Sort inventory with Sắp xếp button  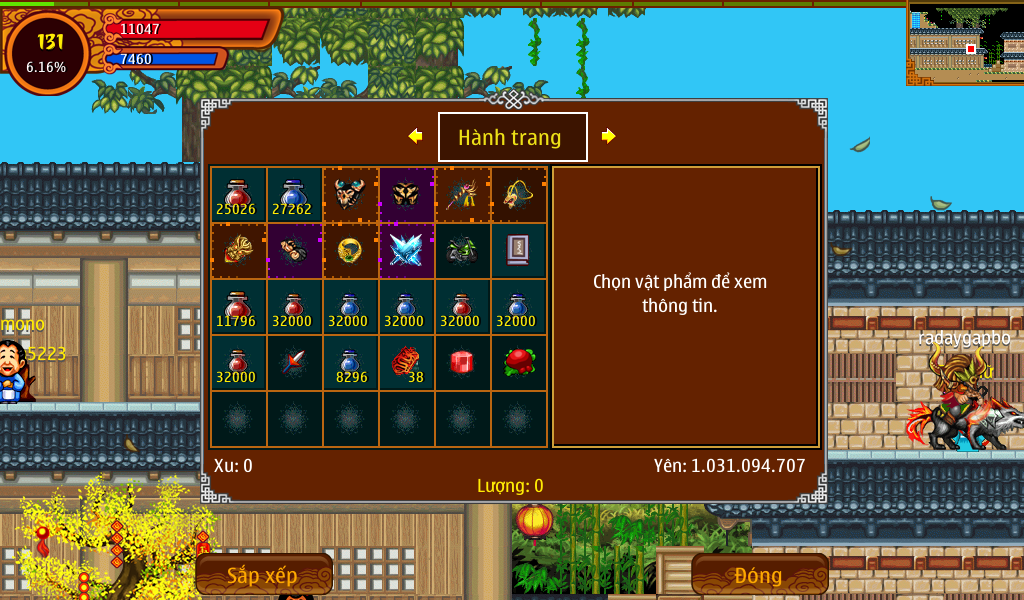point(263,575)
